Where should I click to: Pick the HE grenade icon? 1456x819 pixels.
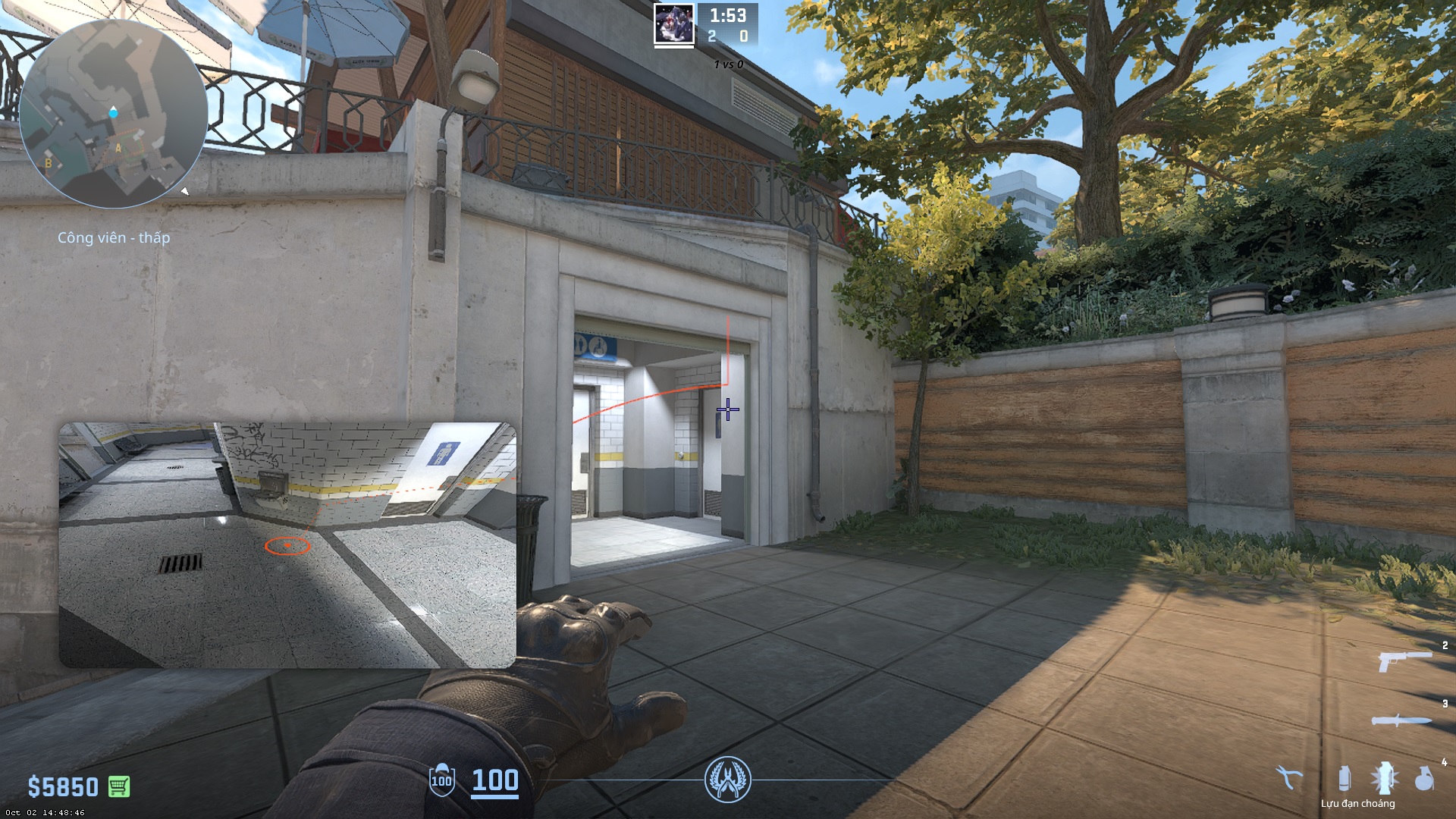click(x=1424, y=778)
